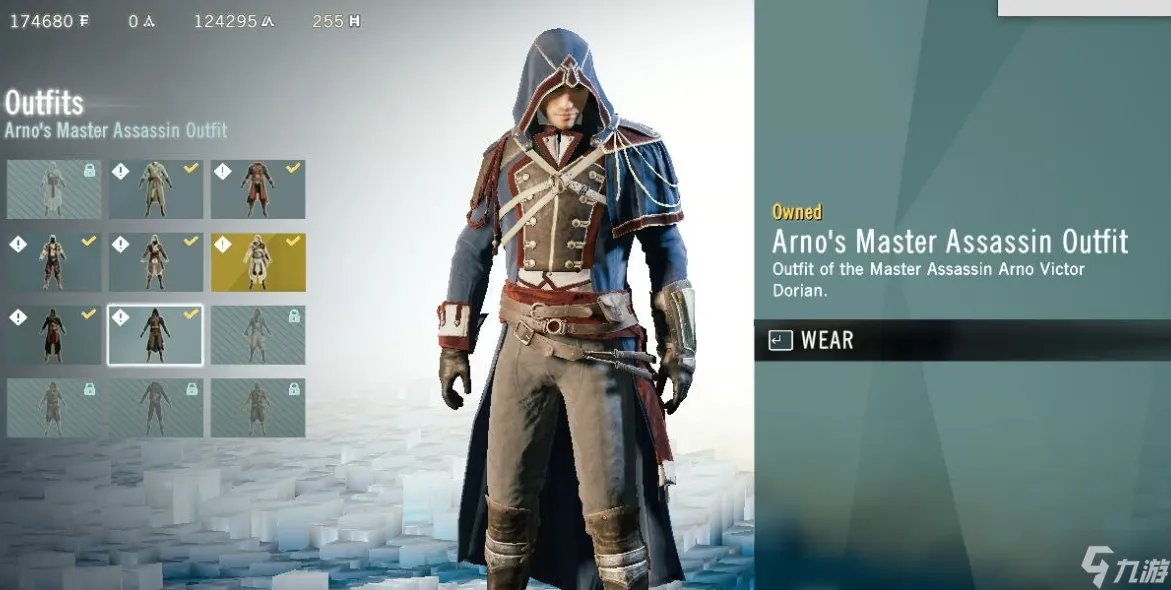Viewport: 1171px width, 590px height.
Task: Choose the black and red outfit tile
Action: point(54,335)
